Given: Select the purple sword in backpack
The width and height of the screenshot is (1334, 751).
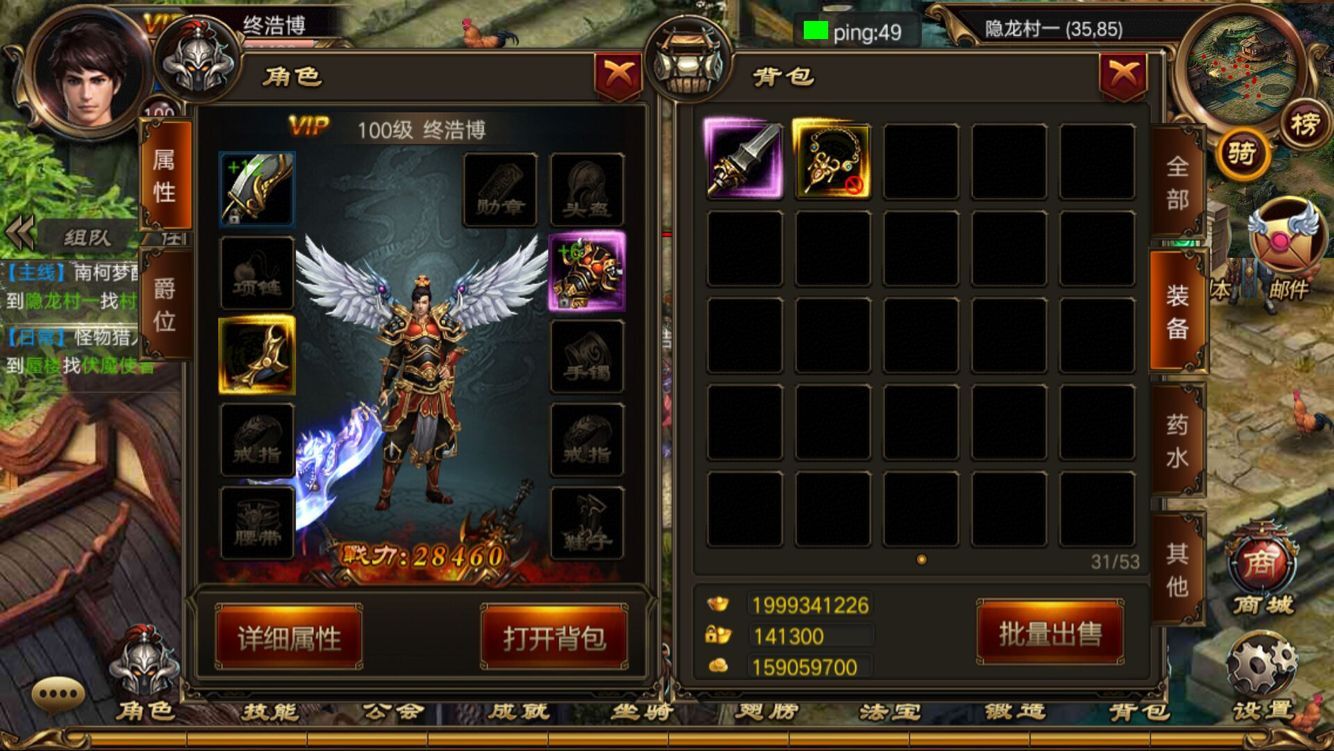Looking at the screenshot, I should [744, 159].
